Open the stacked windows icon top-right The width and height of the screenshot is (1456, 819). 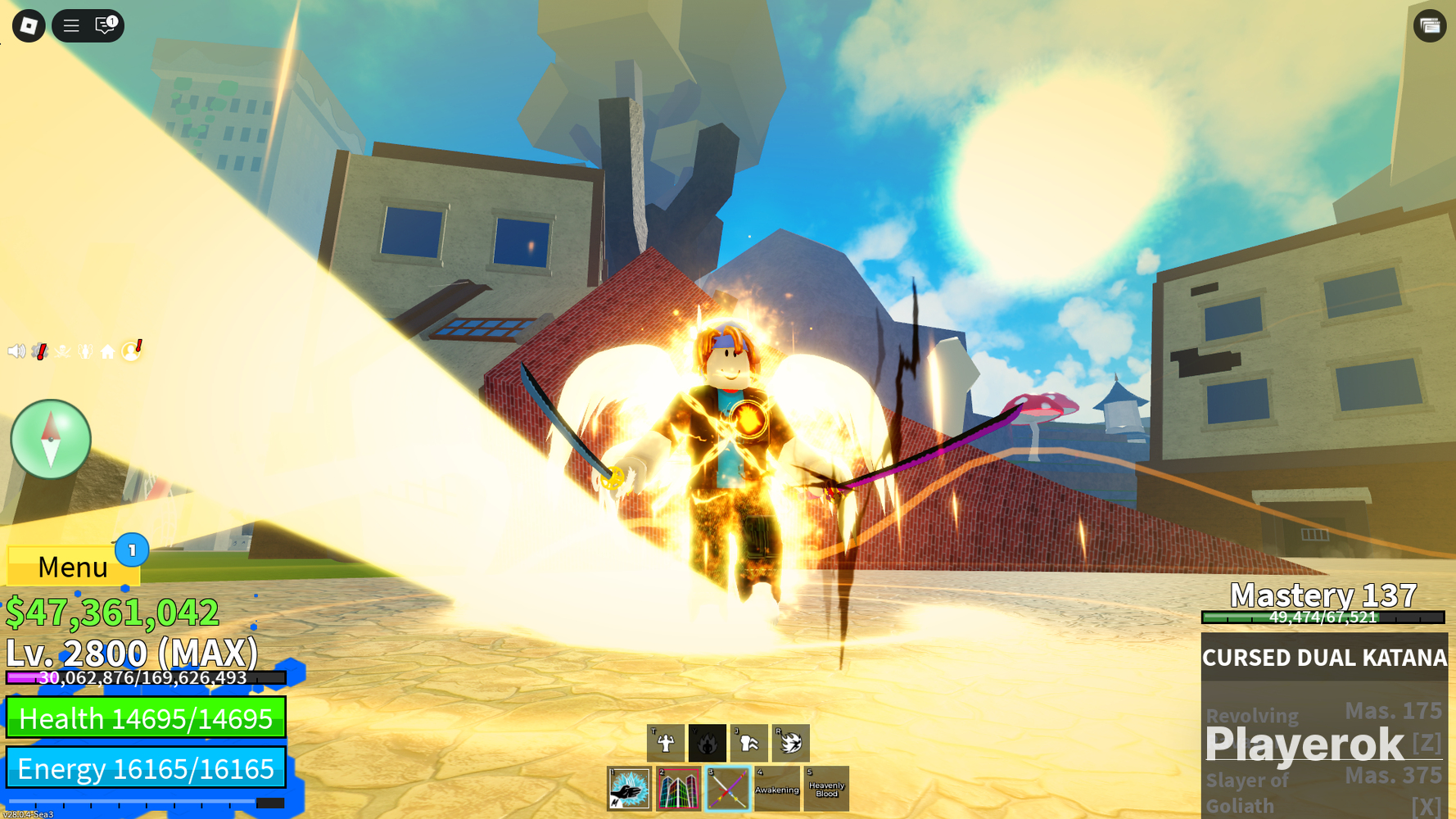click(x=1430, y=26)
